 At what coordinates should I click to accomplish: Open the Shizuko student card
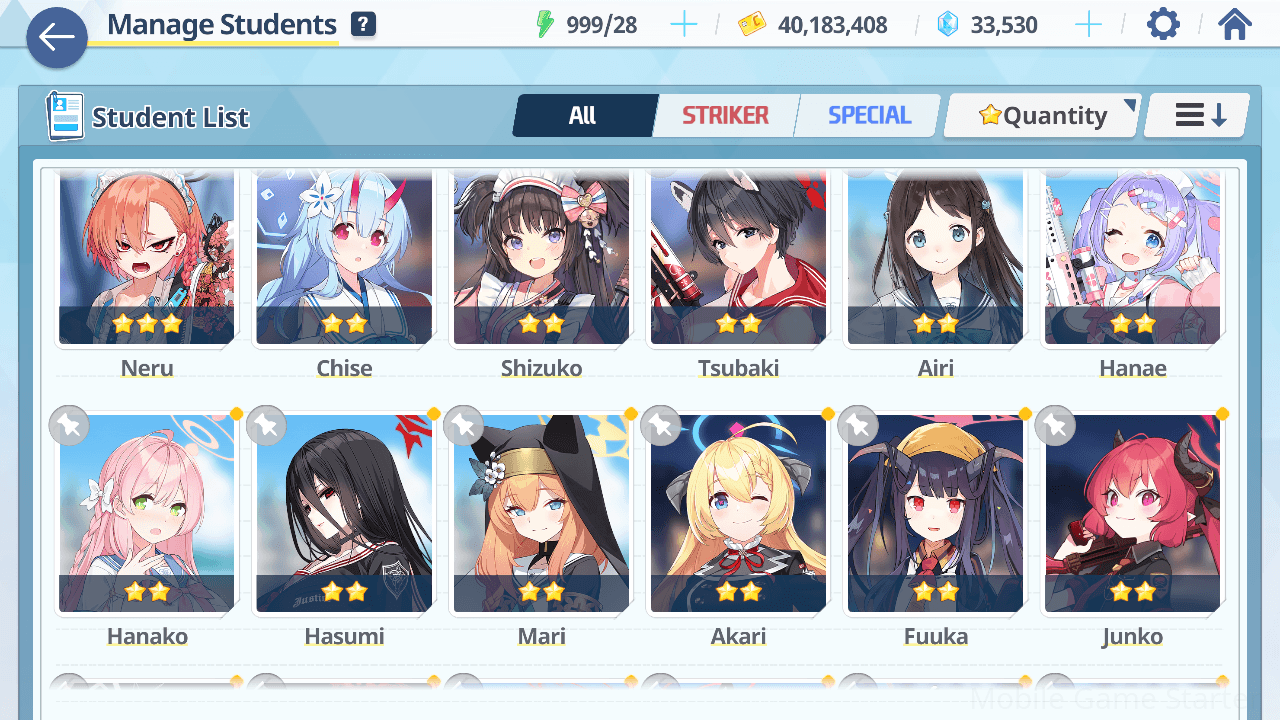point(541,258)
